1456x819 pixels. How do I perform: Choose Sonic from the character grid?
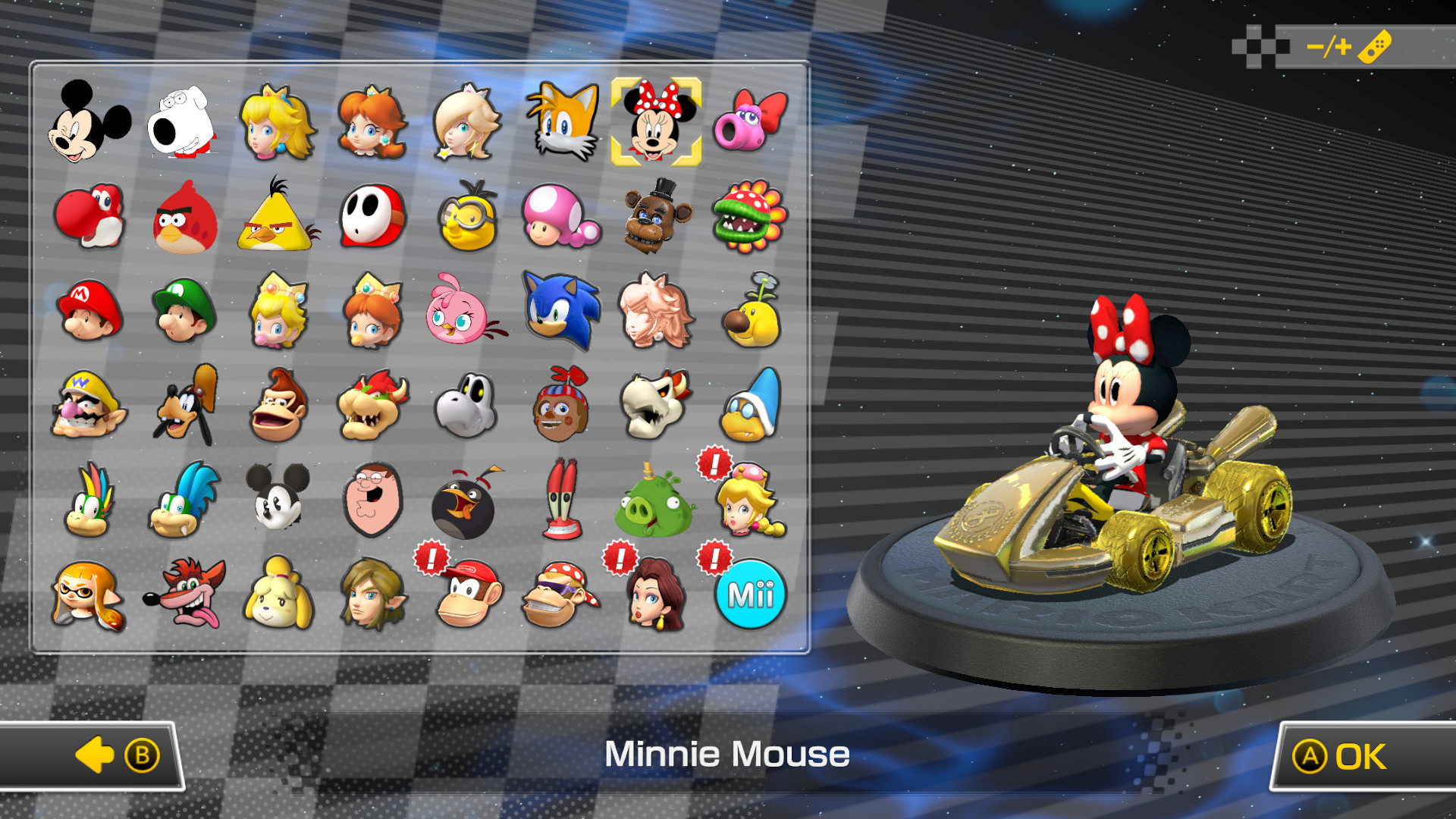(561, 311)
